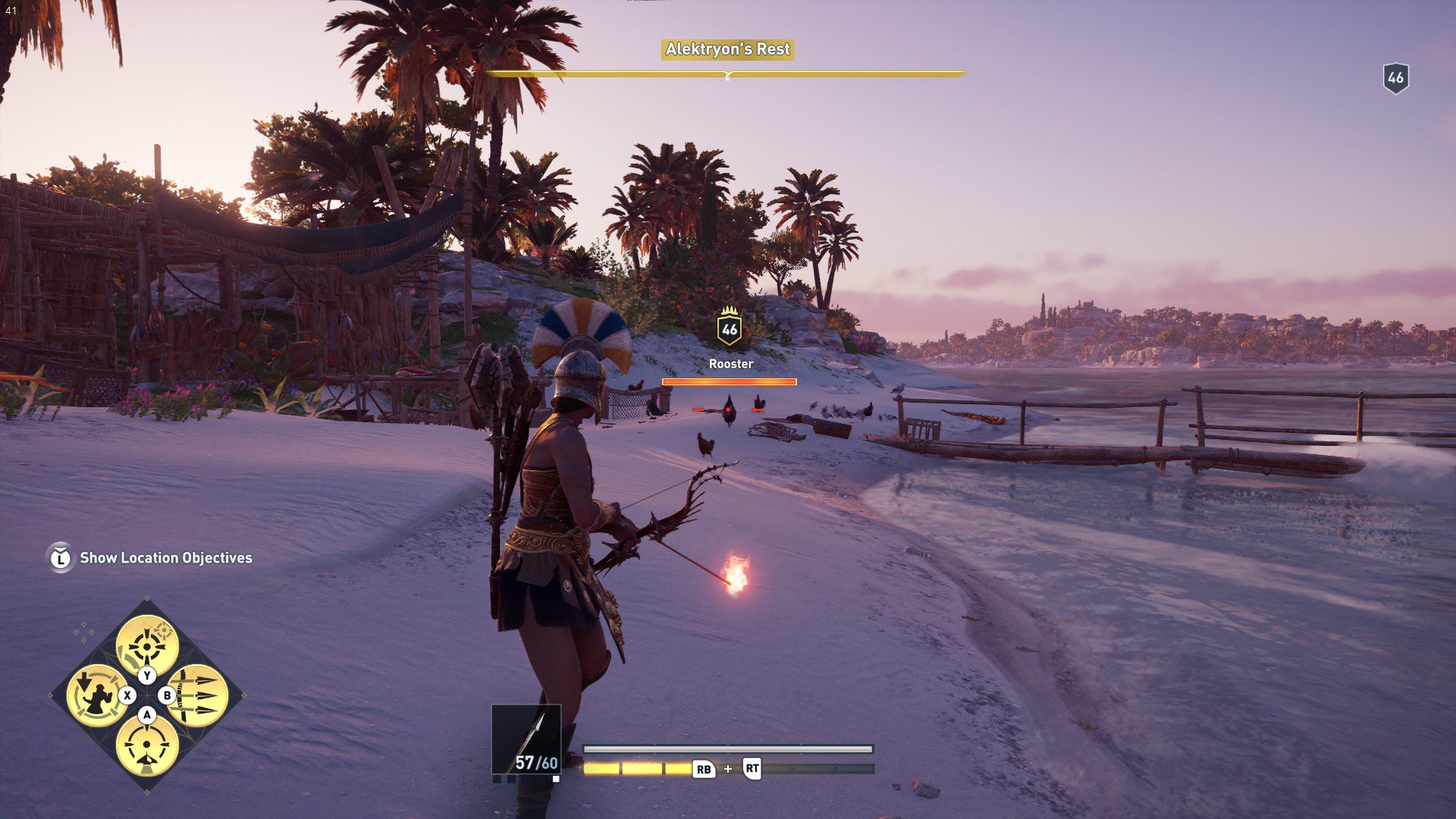This screenshot has height=819, width=1456.
Task: Select the arrow ammo slot
Action: click(526, 739)
